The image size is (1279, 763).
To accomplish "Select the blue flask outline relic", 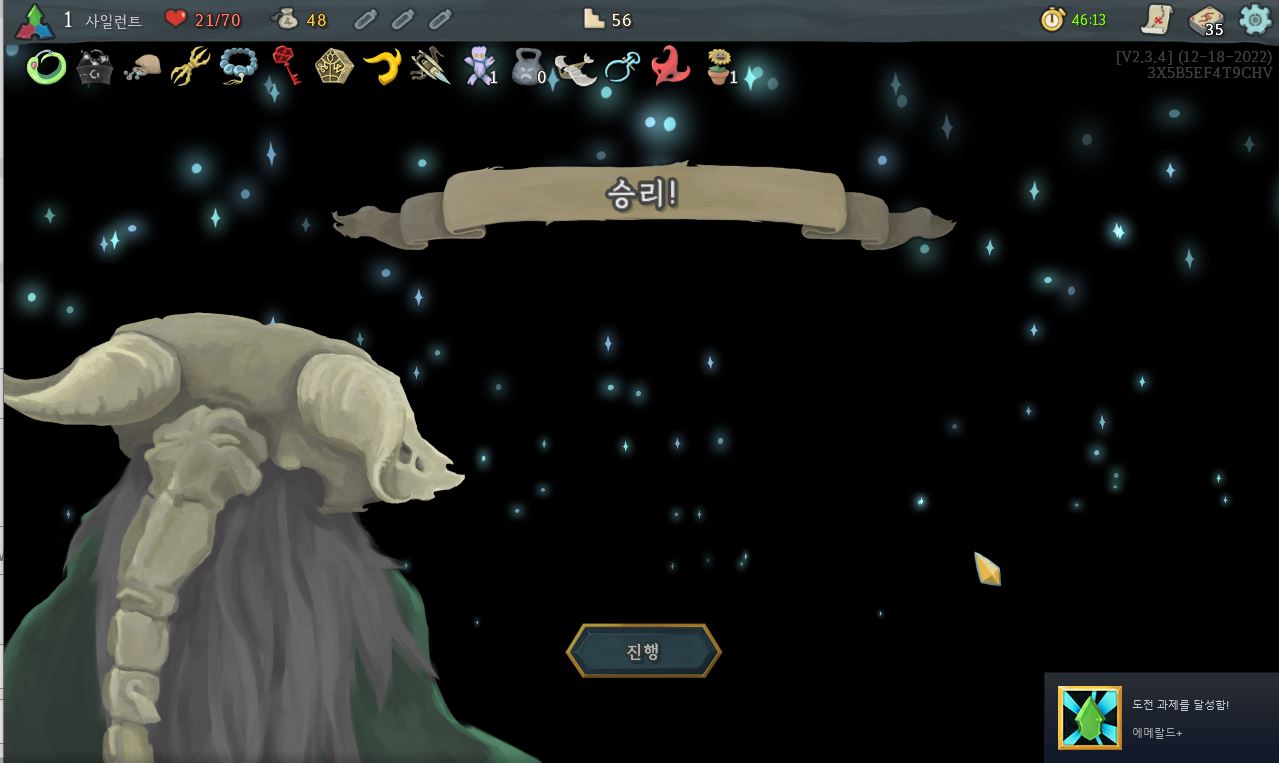I will tap(622, 68).
